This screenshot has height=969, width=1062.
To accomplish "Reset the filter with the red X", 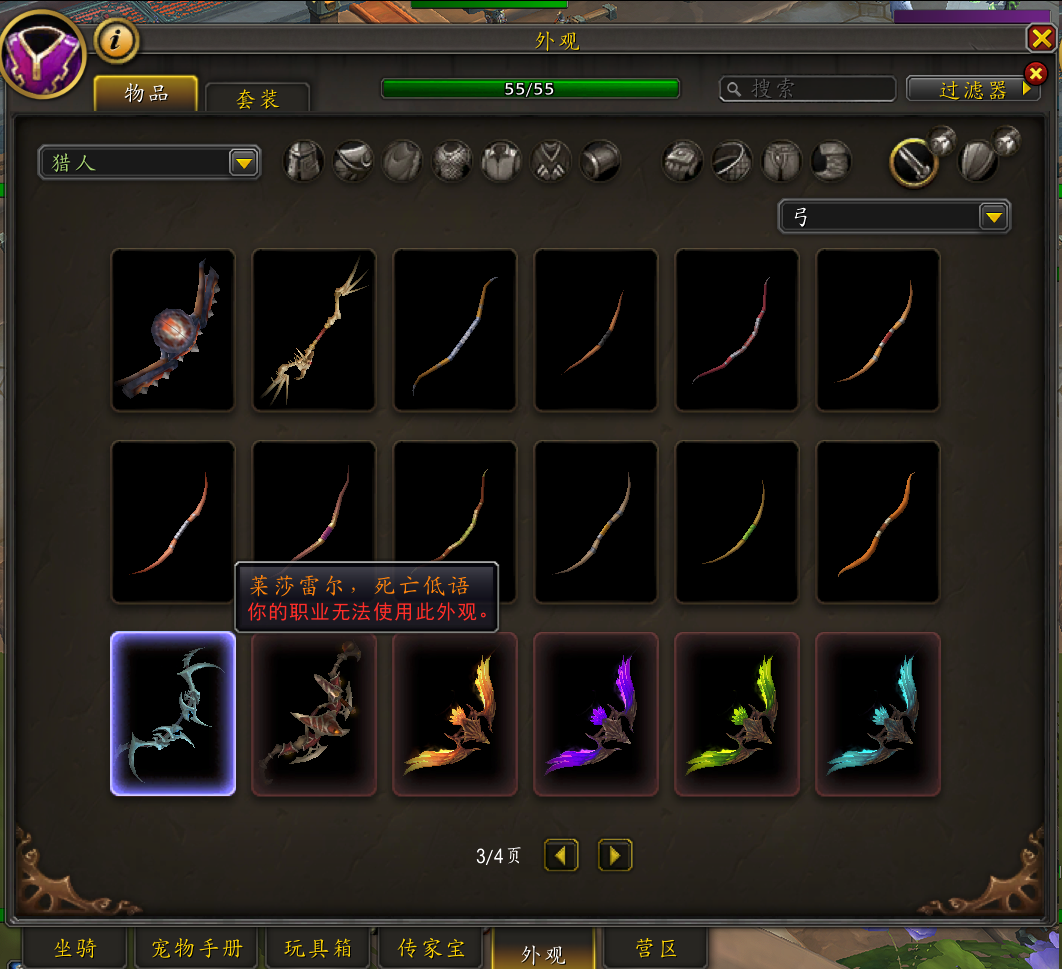I will tap(1036, 74).
